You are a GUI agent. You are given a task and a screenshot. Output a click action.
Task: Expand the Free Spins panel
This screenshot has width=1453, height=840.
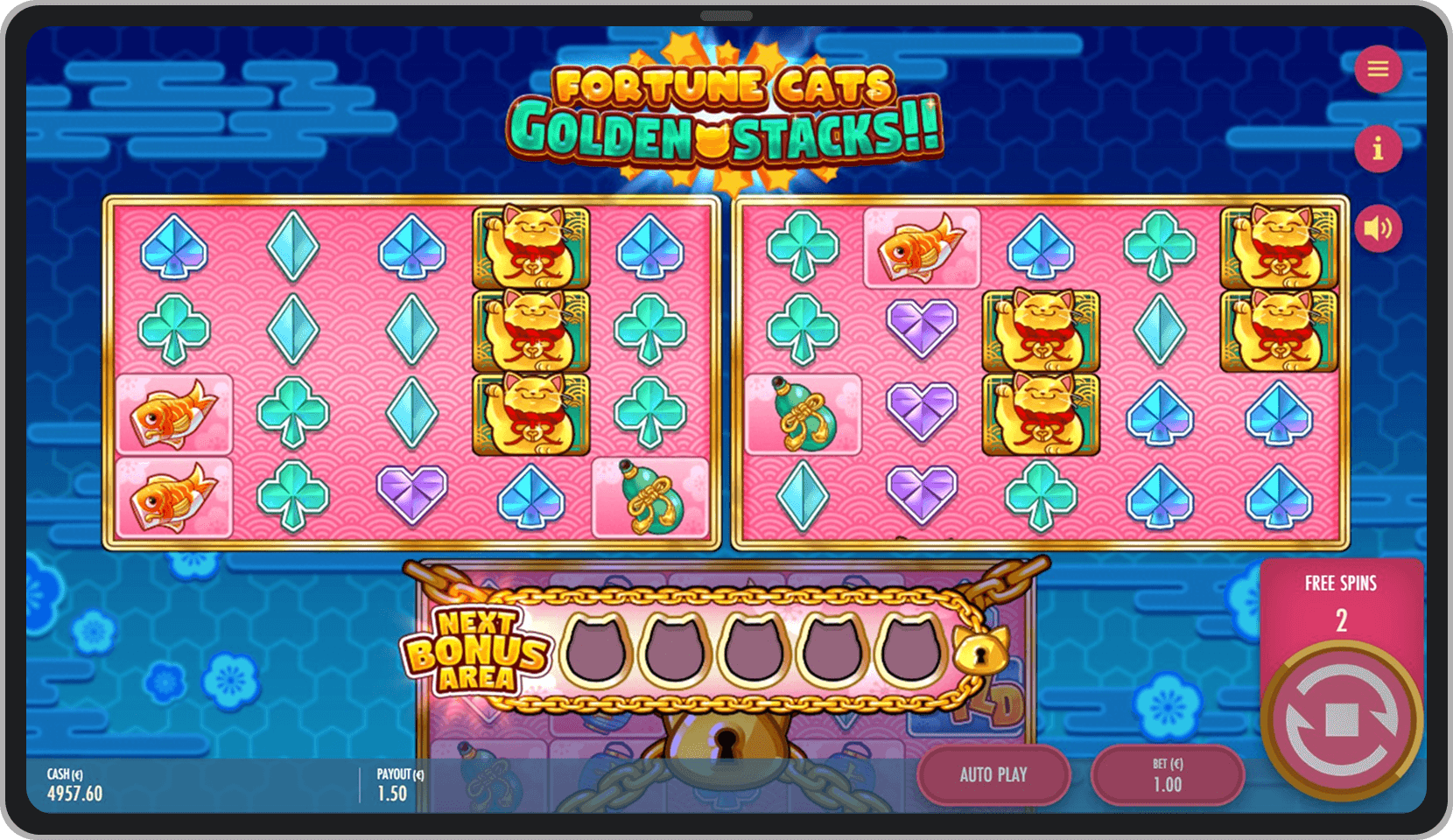click(x=1342, y=583)
